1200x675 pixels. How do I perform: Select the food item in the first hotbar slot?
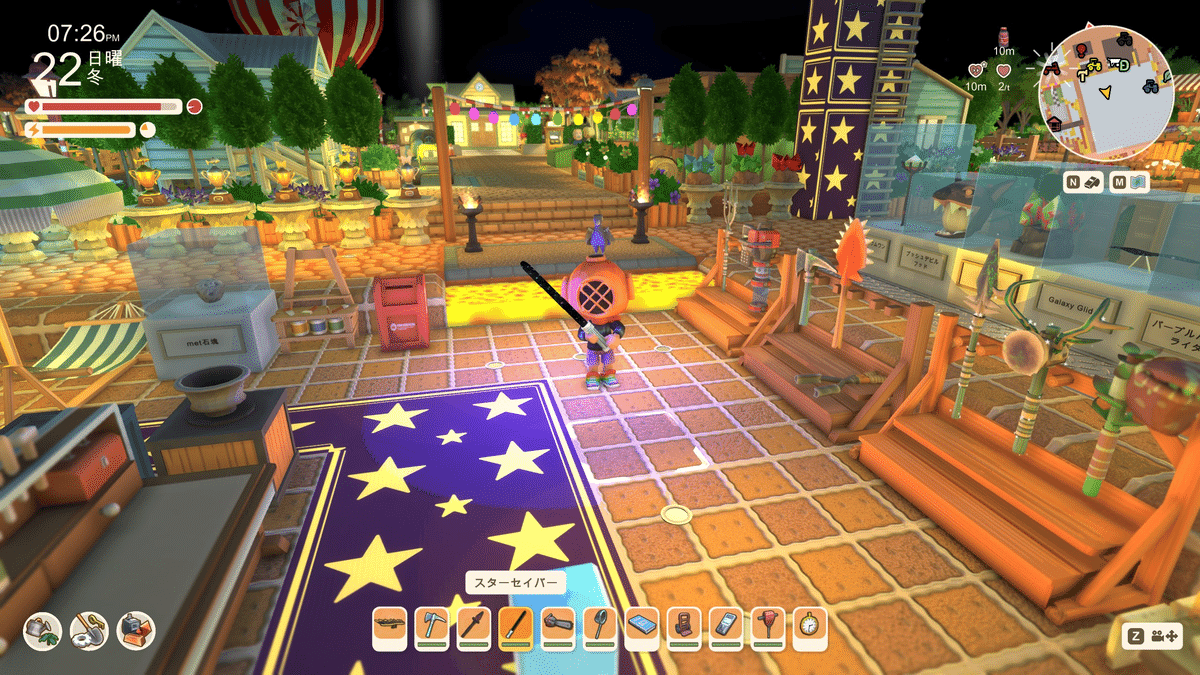[x=389, y=625]
